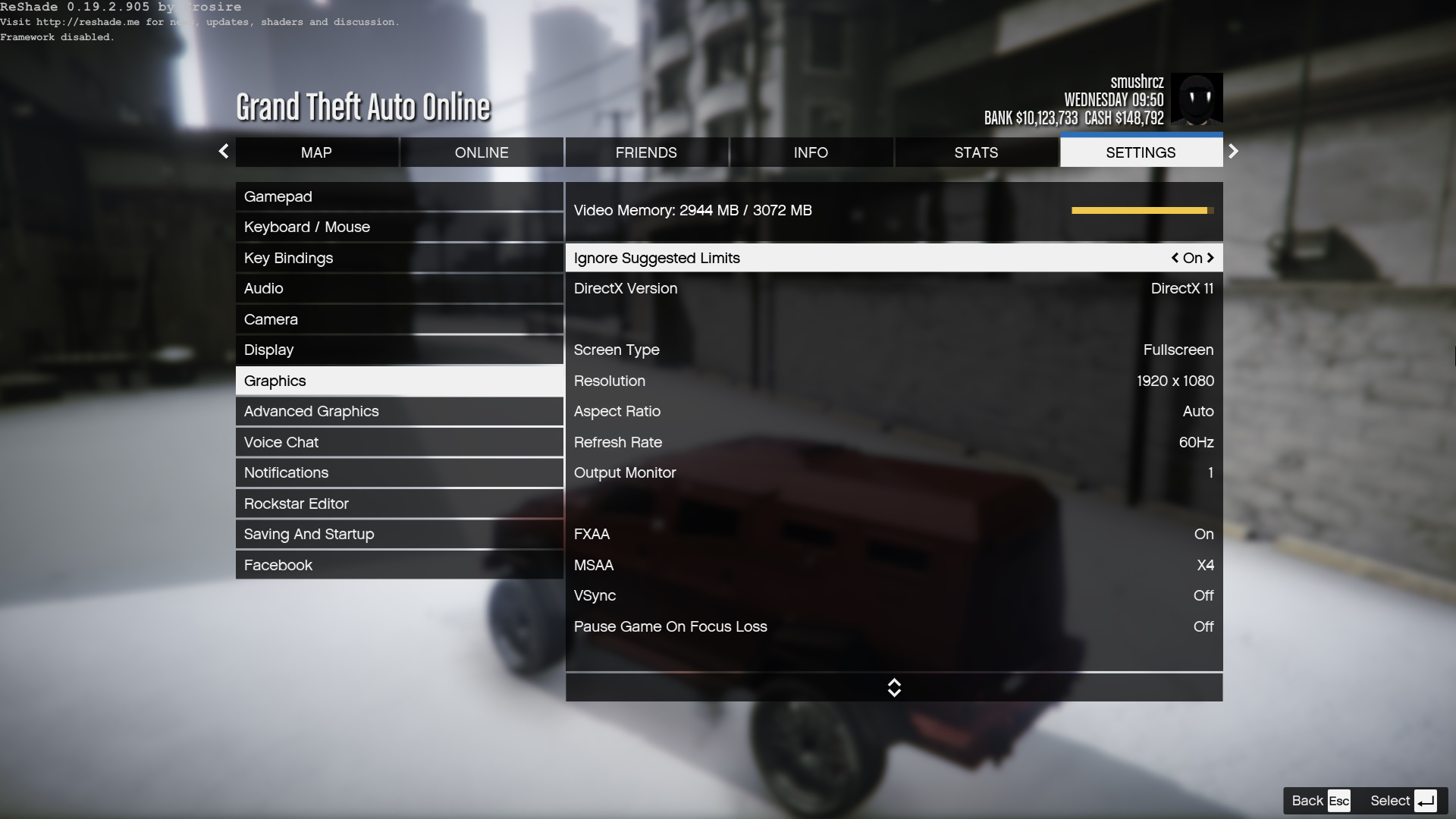Select the Audio settings category
The width and height of the screenshot is (1456, 819).
(399, 288)
